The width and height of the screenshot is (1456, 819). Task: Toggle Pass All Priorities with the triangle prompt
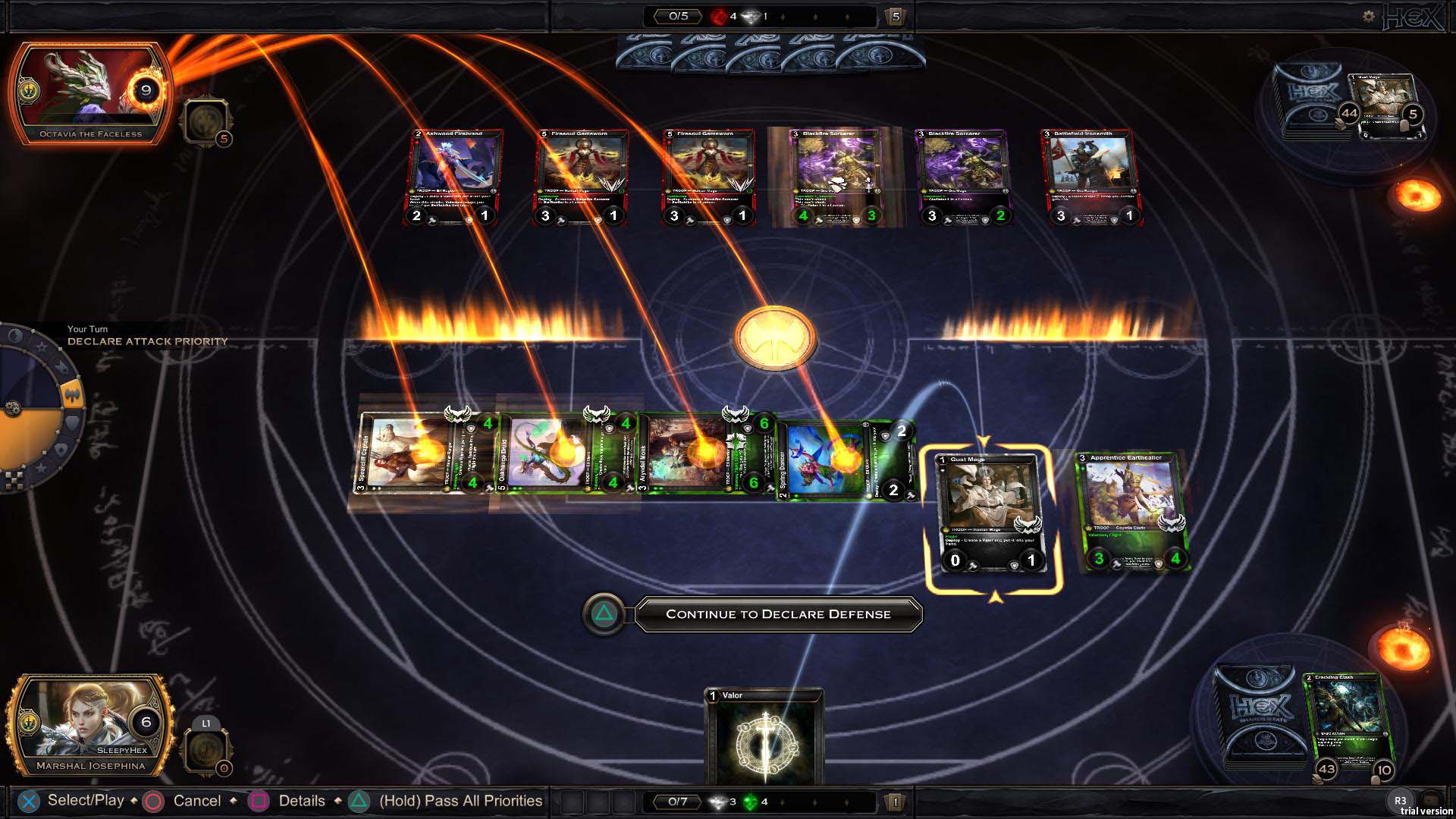(356, 800)
